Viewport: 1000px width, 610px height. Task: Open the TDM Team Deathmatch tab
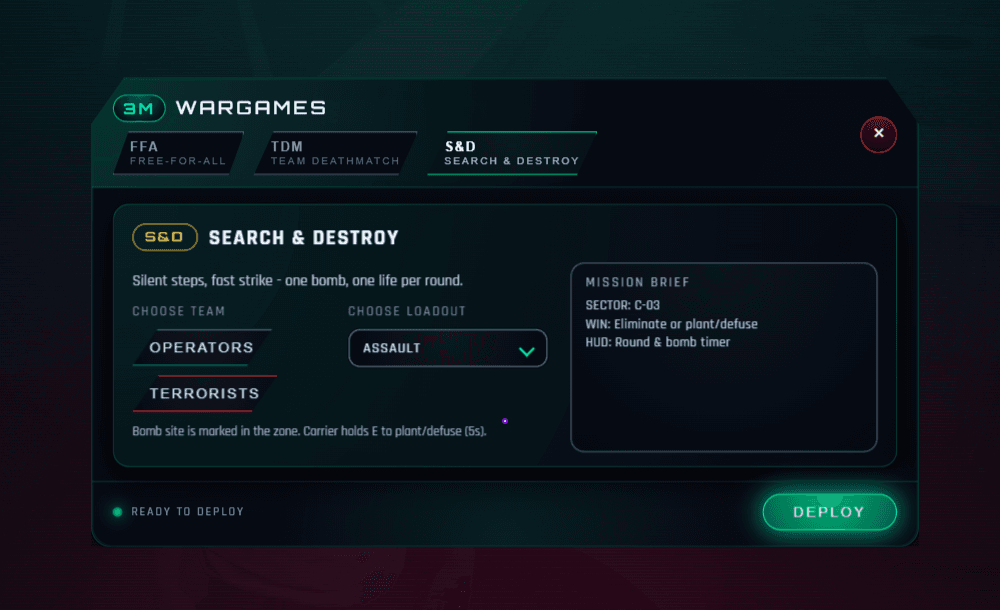point(334,153)
